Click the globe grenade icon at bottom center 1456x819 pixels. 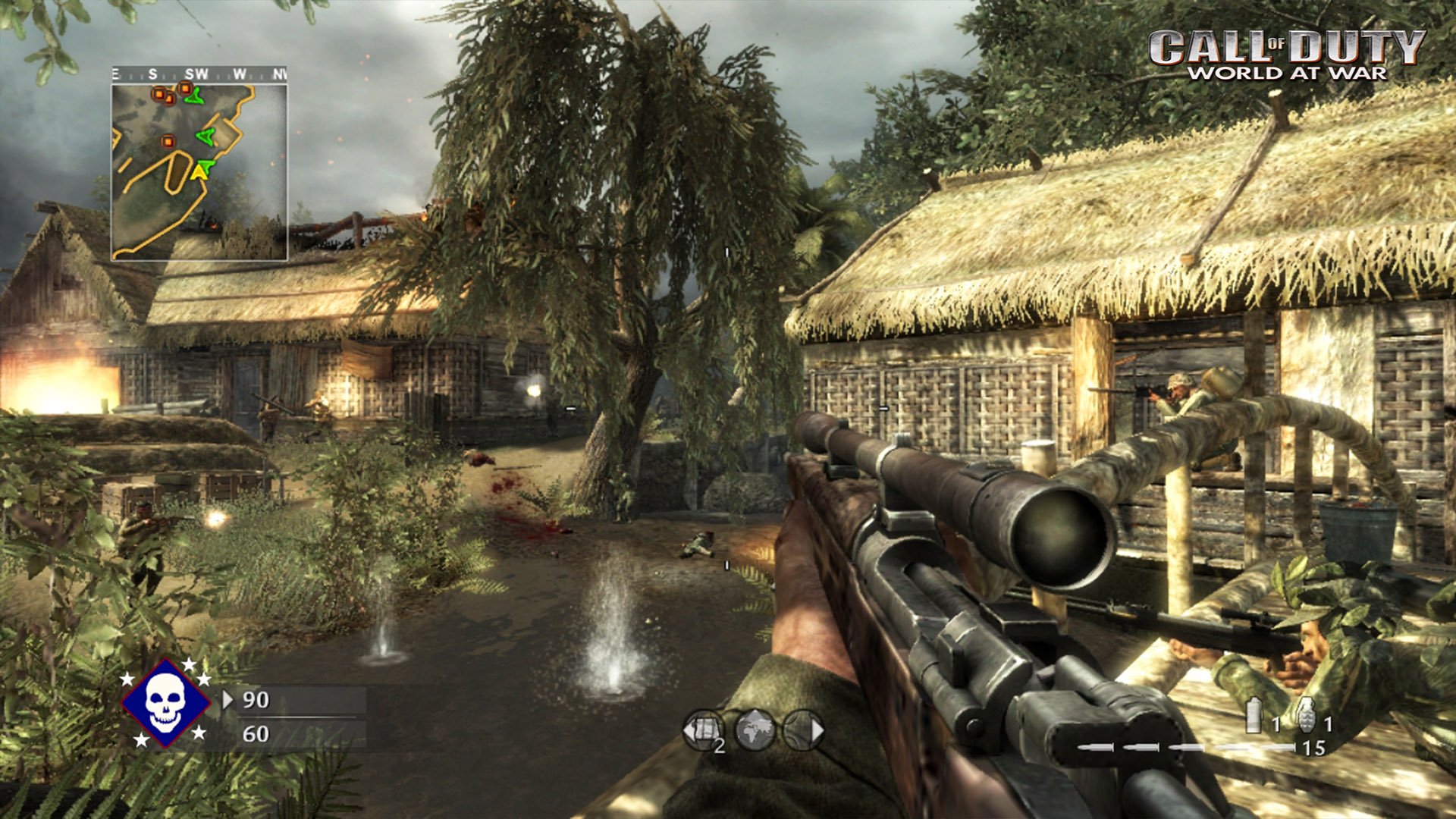click(x=756, y=730)
